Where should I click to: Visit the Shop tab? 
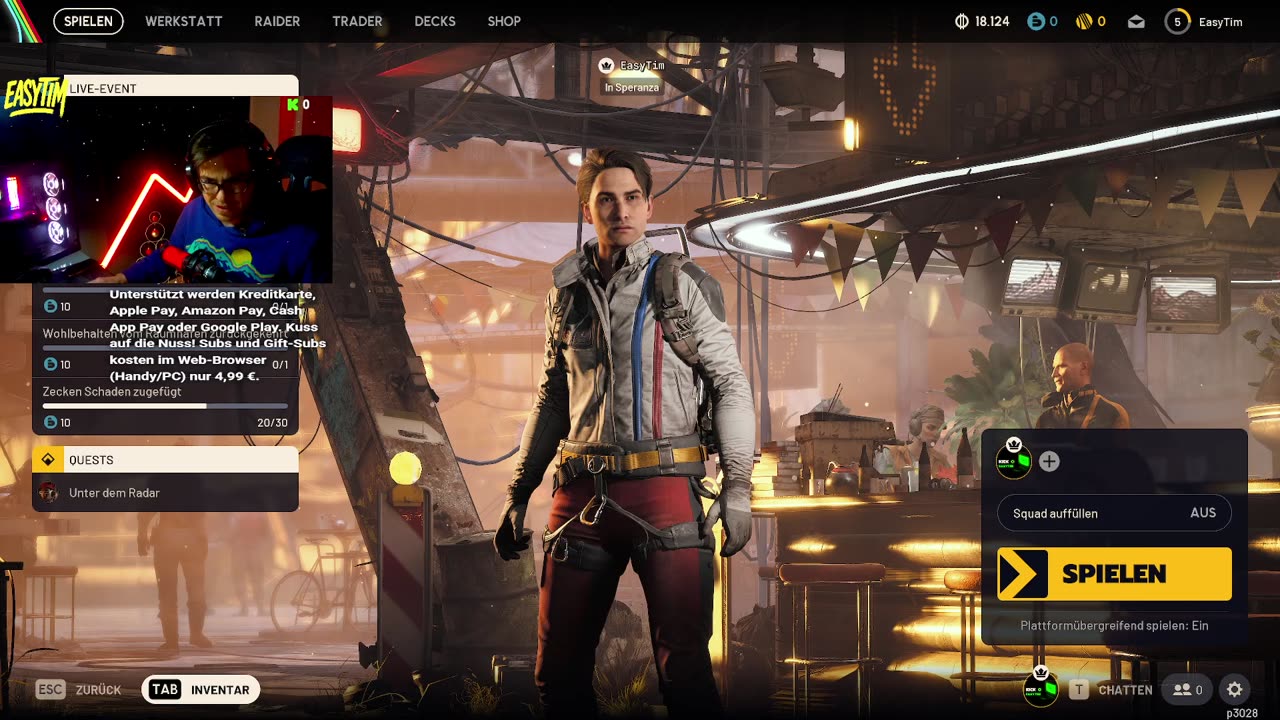pyautogui.click(x=504, y=21)
